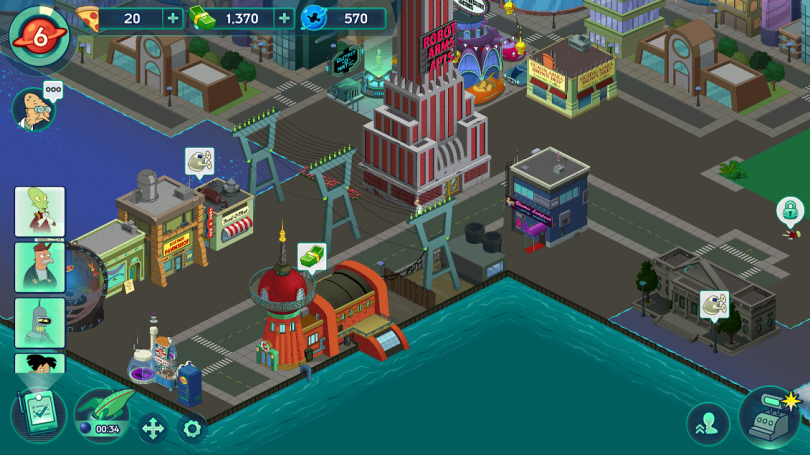Open the cash register store
Image resolution: width=810 pixels, height=455 pixels.
point(768,416)
